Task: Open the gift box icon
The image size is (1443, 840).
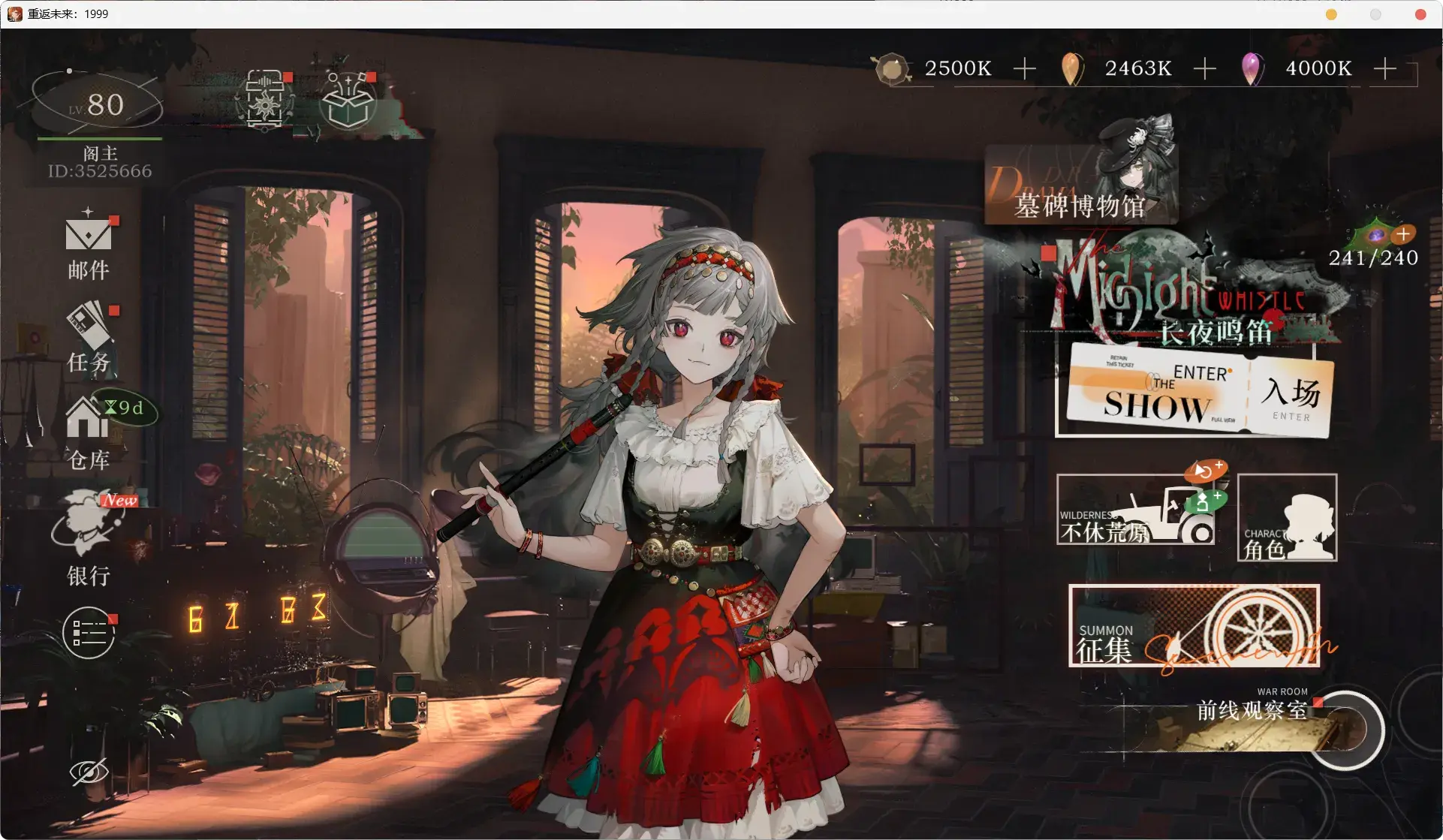Action: click(348, 102)
